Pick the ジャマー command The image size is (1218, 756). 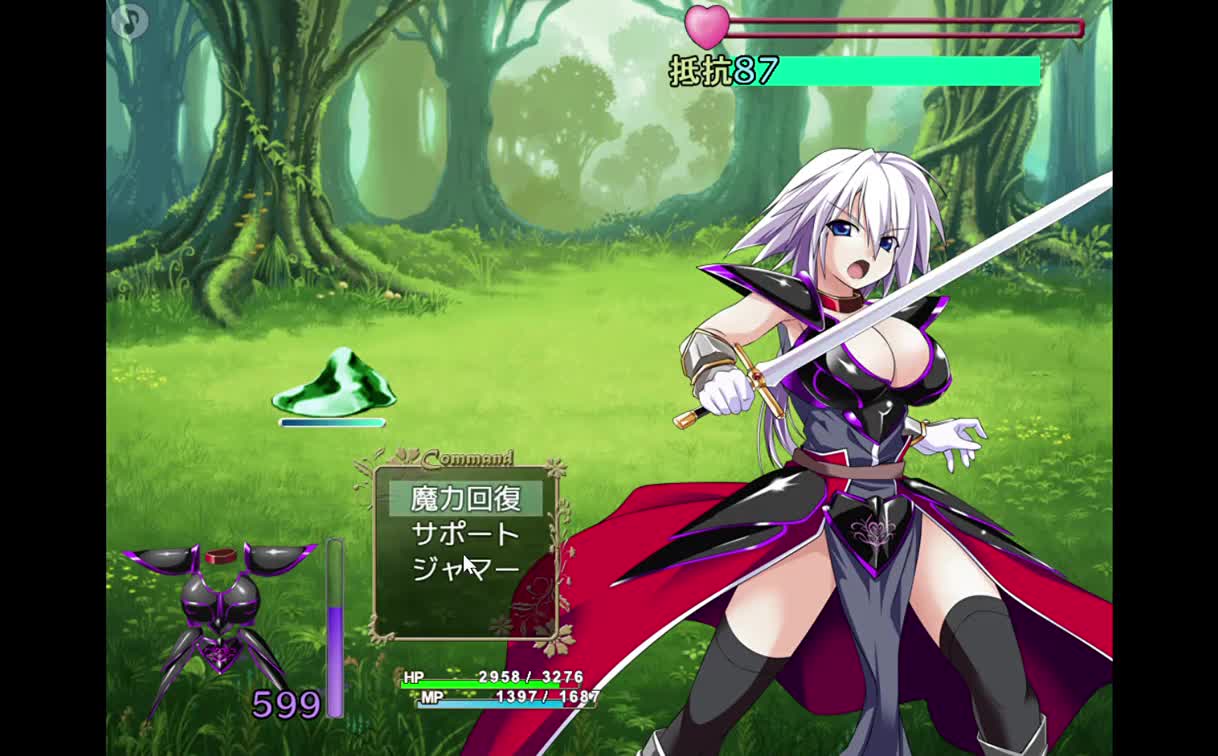466,569
